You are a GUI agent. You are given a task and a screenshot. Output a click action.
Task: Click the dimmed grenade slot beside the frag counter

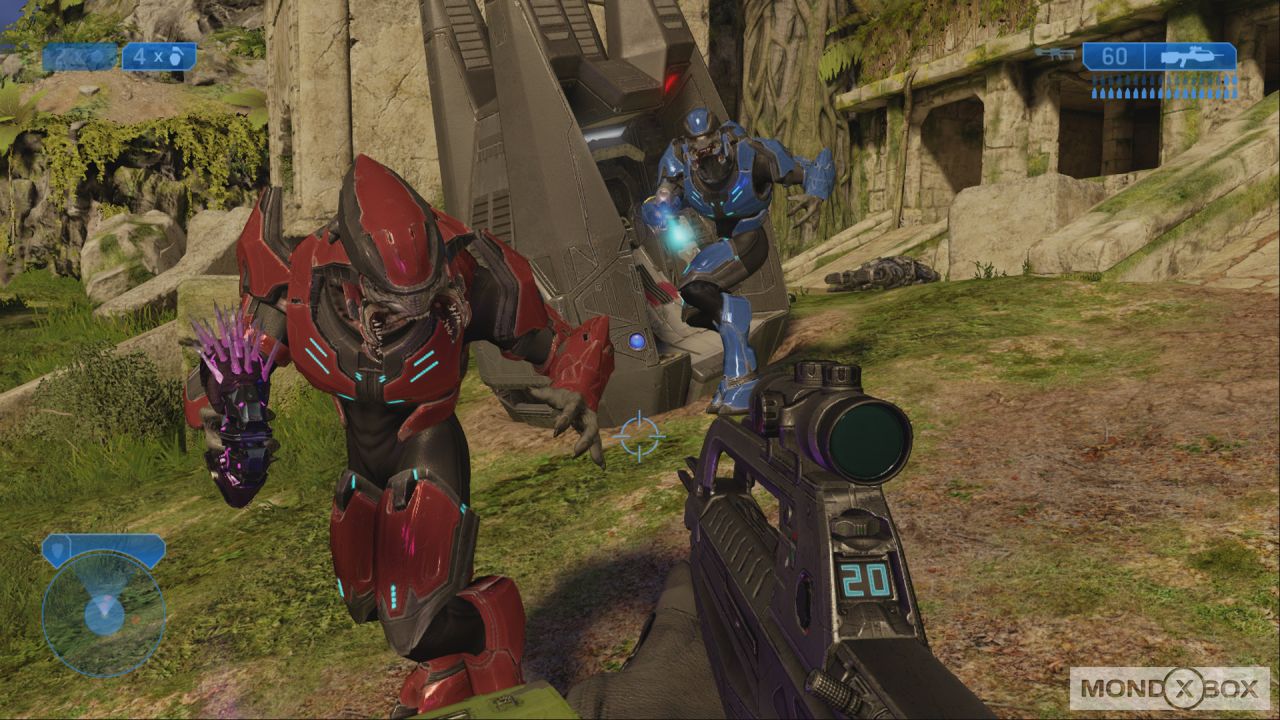[x=80, y=57]
